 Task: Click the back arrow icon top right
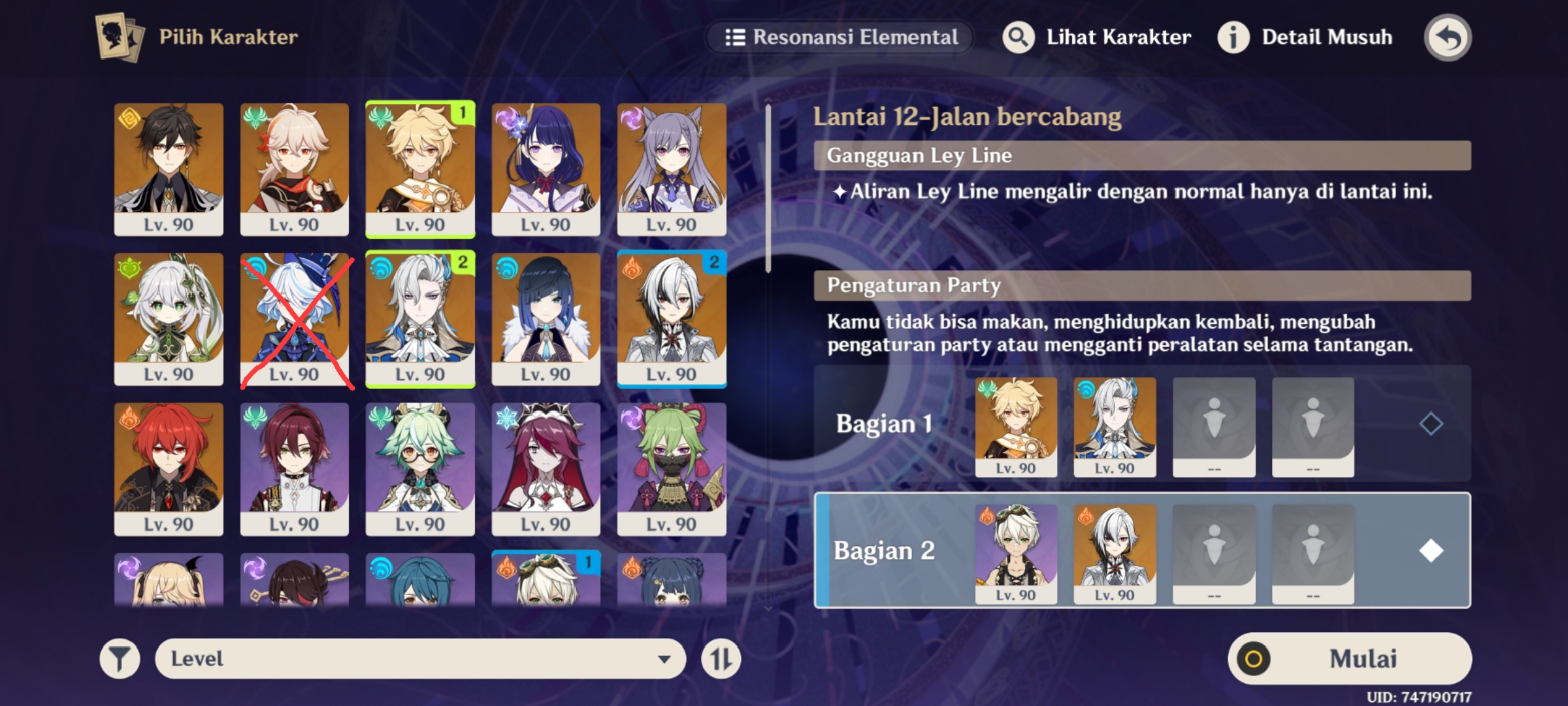pyautogui.click(x=1448, y=37)
